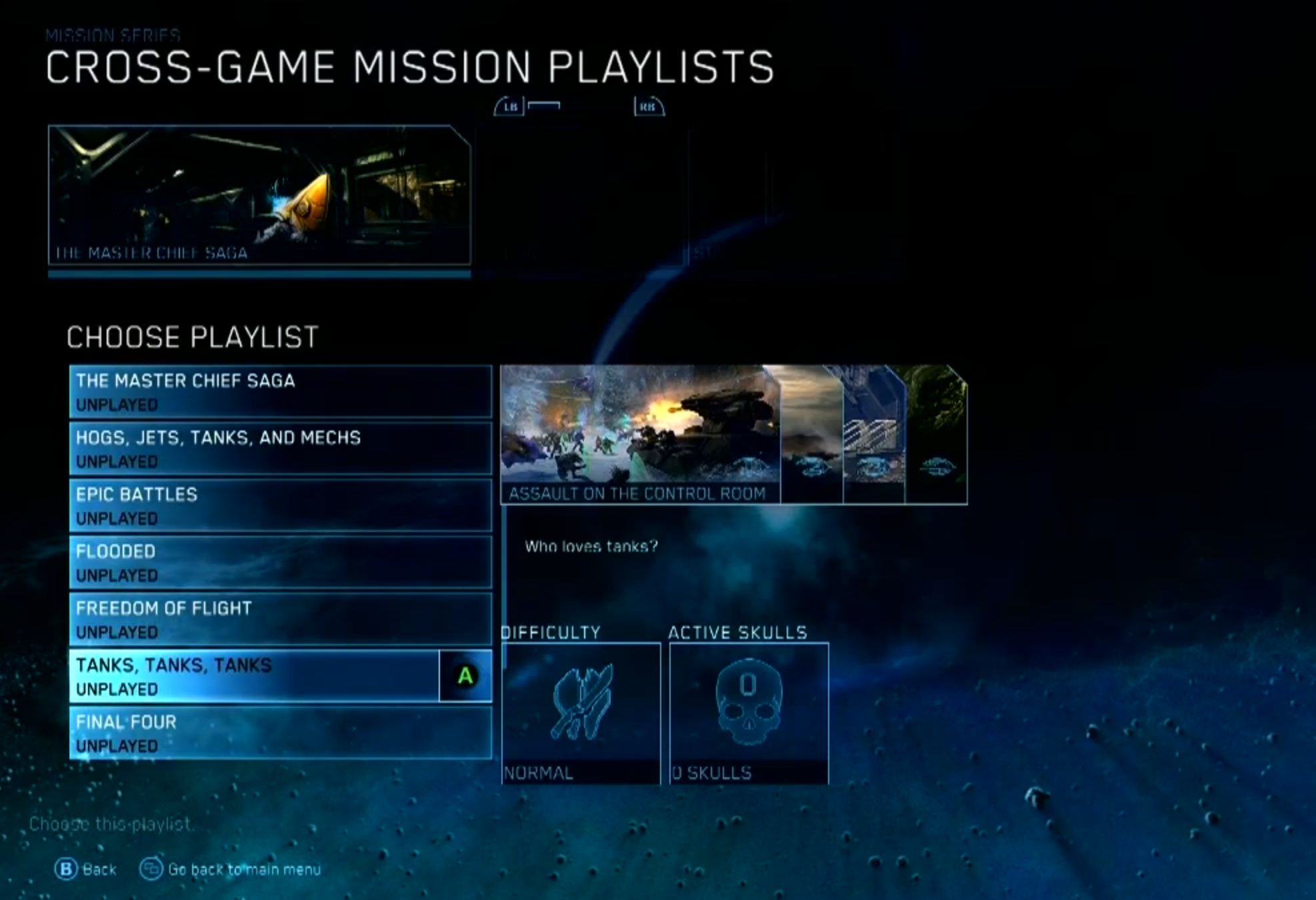Click the Master Chief Saga banner thumbnail
Screen dimensions: 1316x900
[259, 195]
